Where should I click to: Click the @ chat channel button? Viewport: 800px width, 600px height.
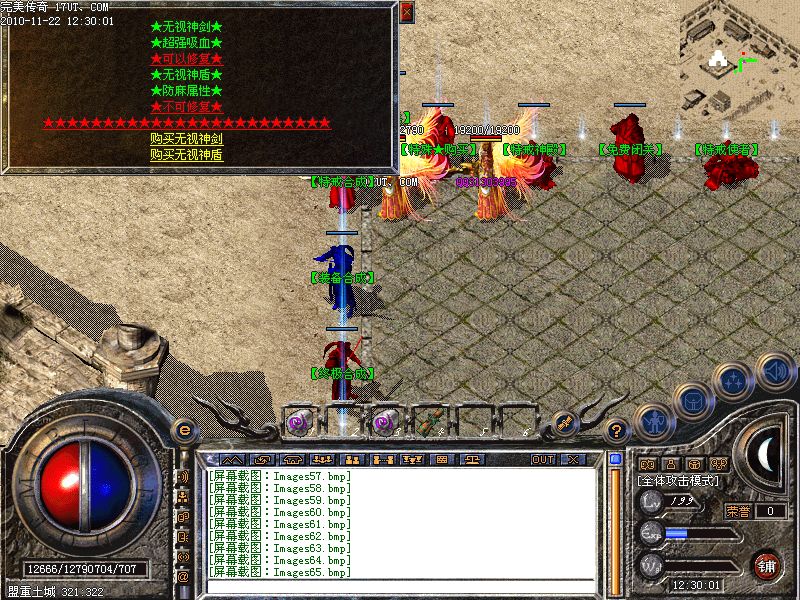click(x=183, y=576)
